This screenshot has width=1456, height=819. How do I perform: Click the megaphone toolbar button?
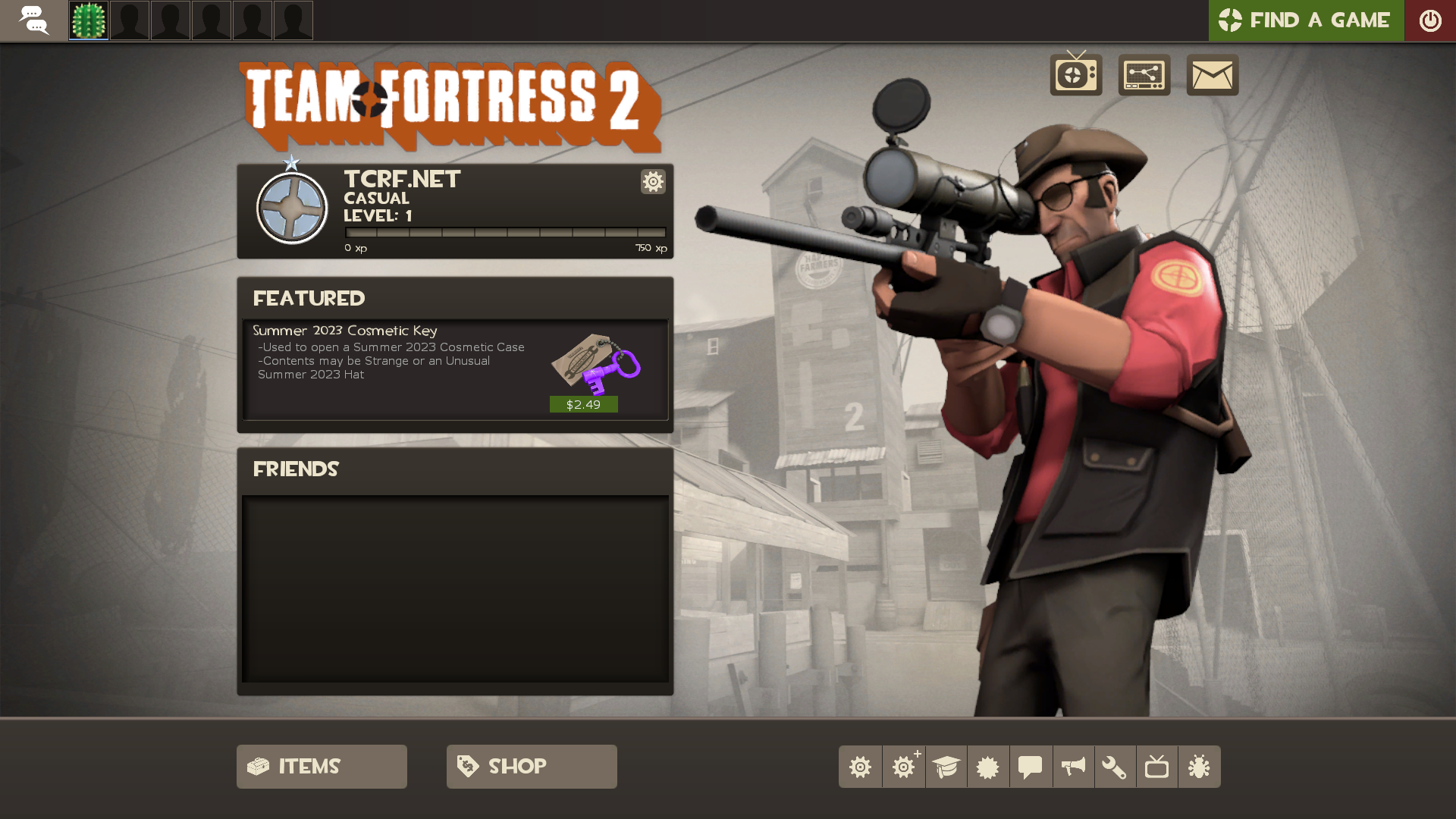tap(1073, 767)
